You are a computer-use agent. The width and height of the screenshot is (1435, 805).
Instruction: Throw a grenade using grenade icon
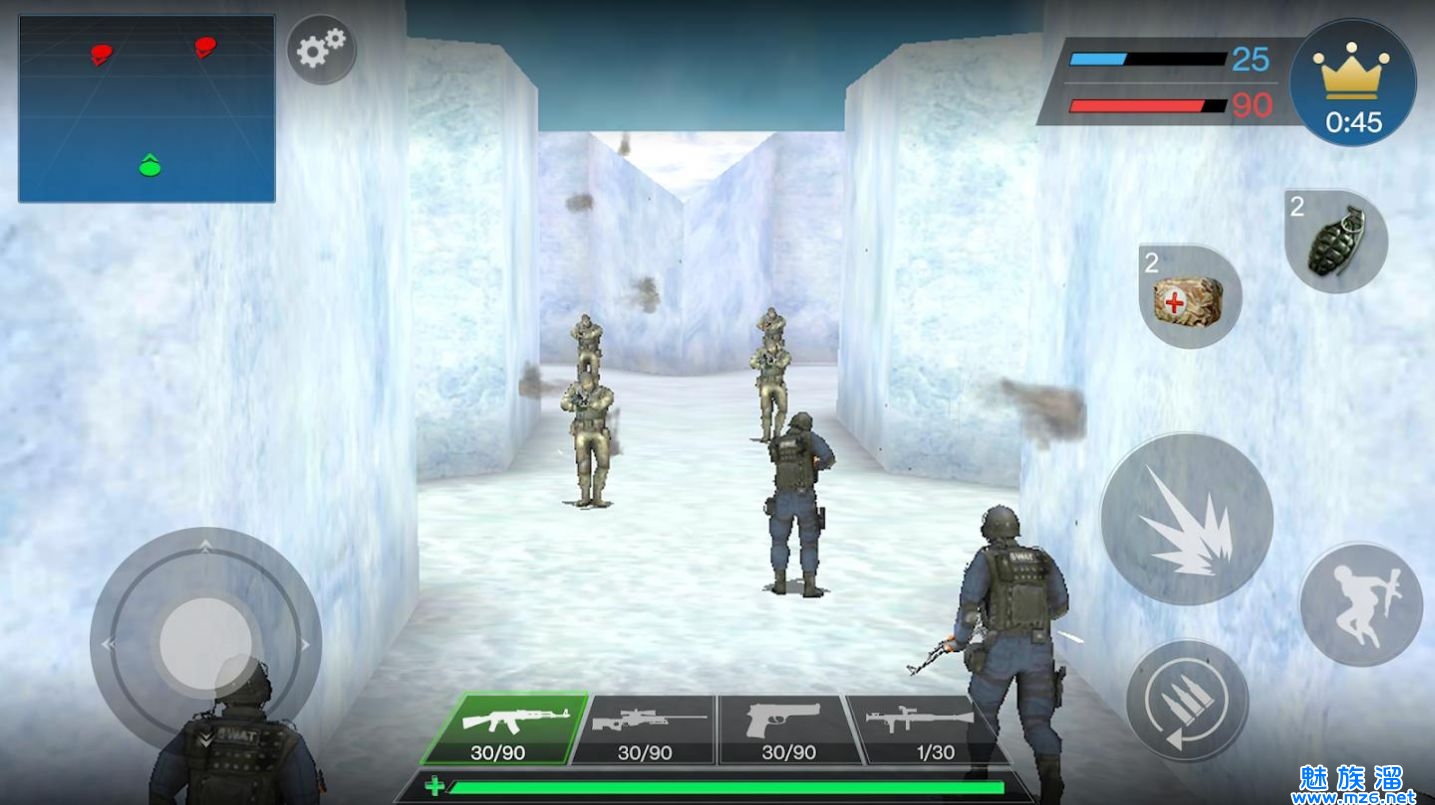pos(1336,241)
